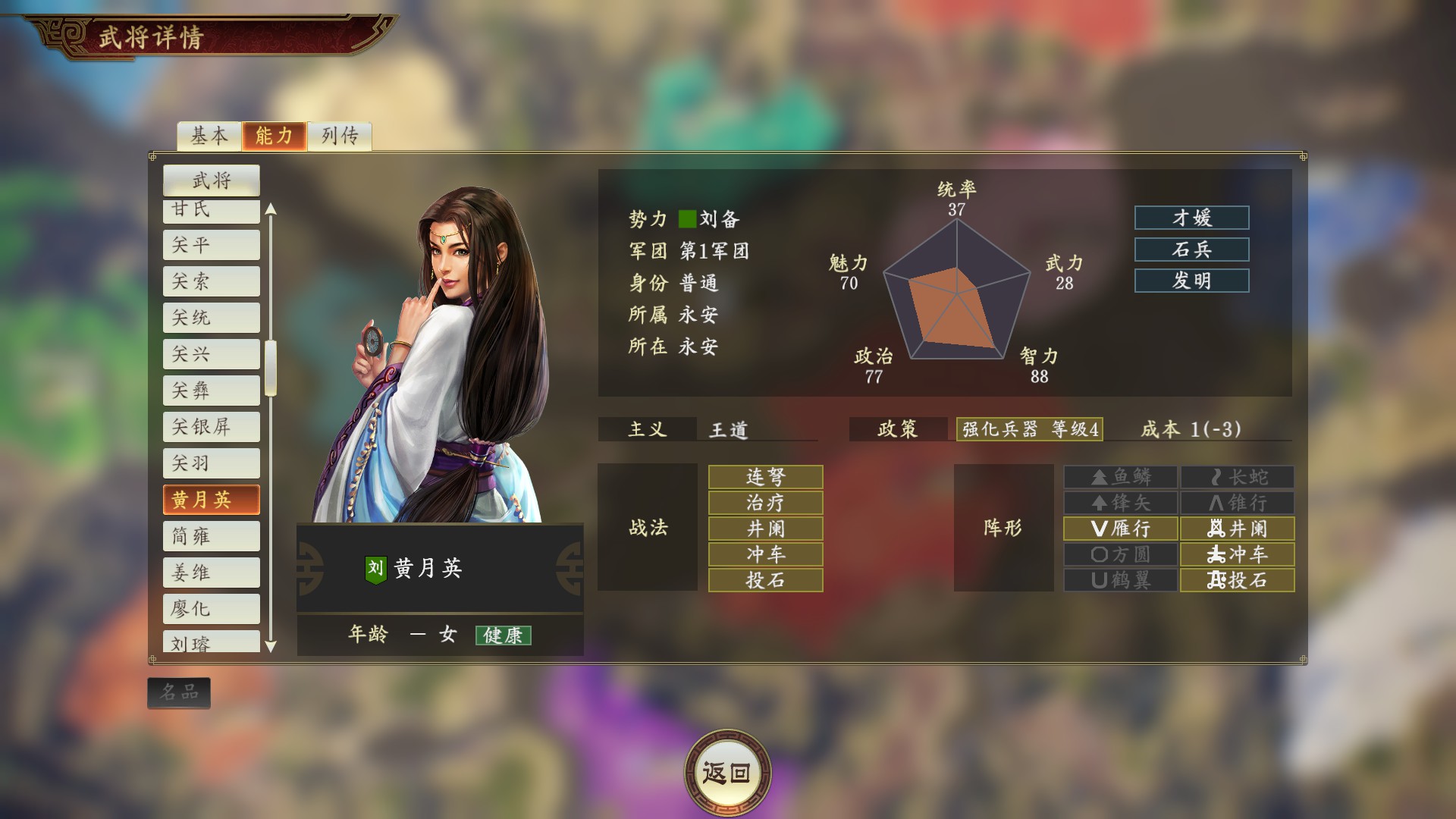Toggle the 鹤翼 formation entry
This screenshot has height=819, width=1456.
tap(1120, 580)
